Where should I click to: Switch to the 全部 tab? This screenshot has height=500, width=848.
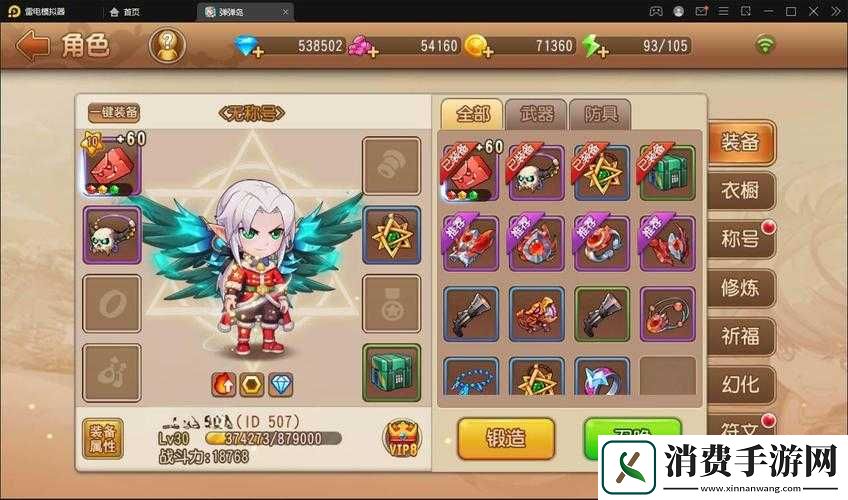(469, 114)
